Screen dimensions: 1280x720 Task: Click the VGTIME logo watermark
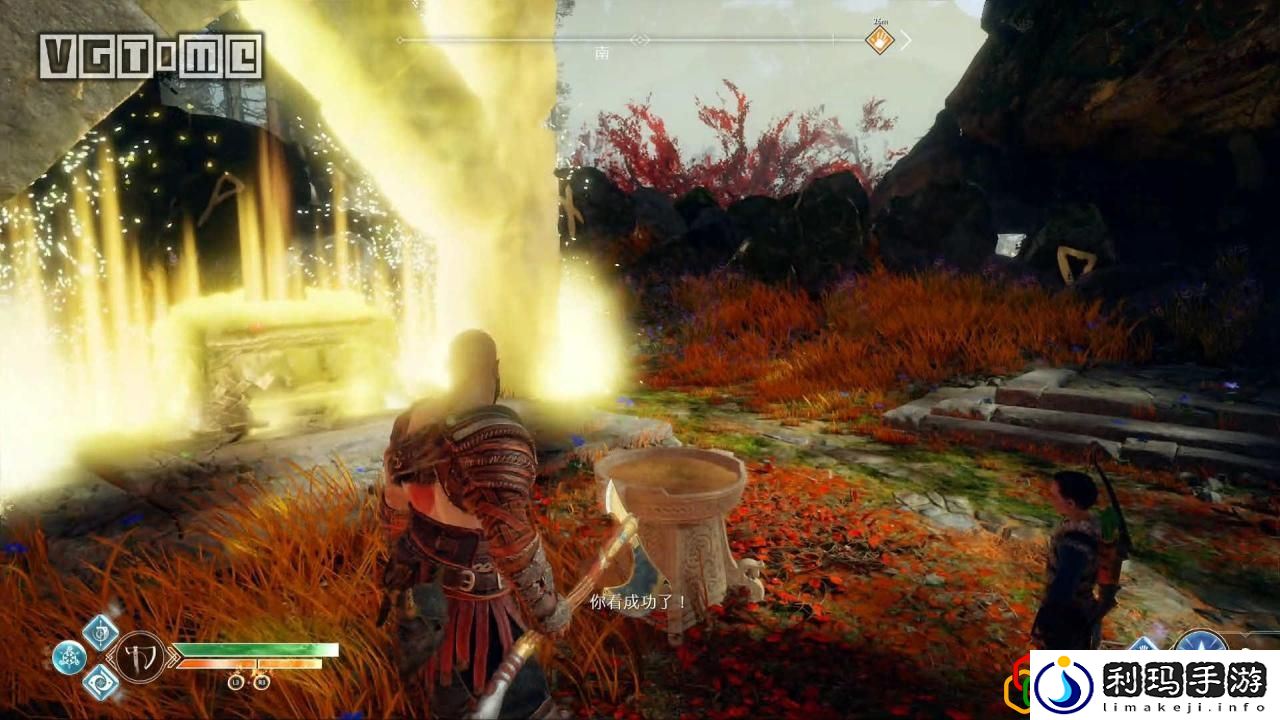point(151,56)
